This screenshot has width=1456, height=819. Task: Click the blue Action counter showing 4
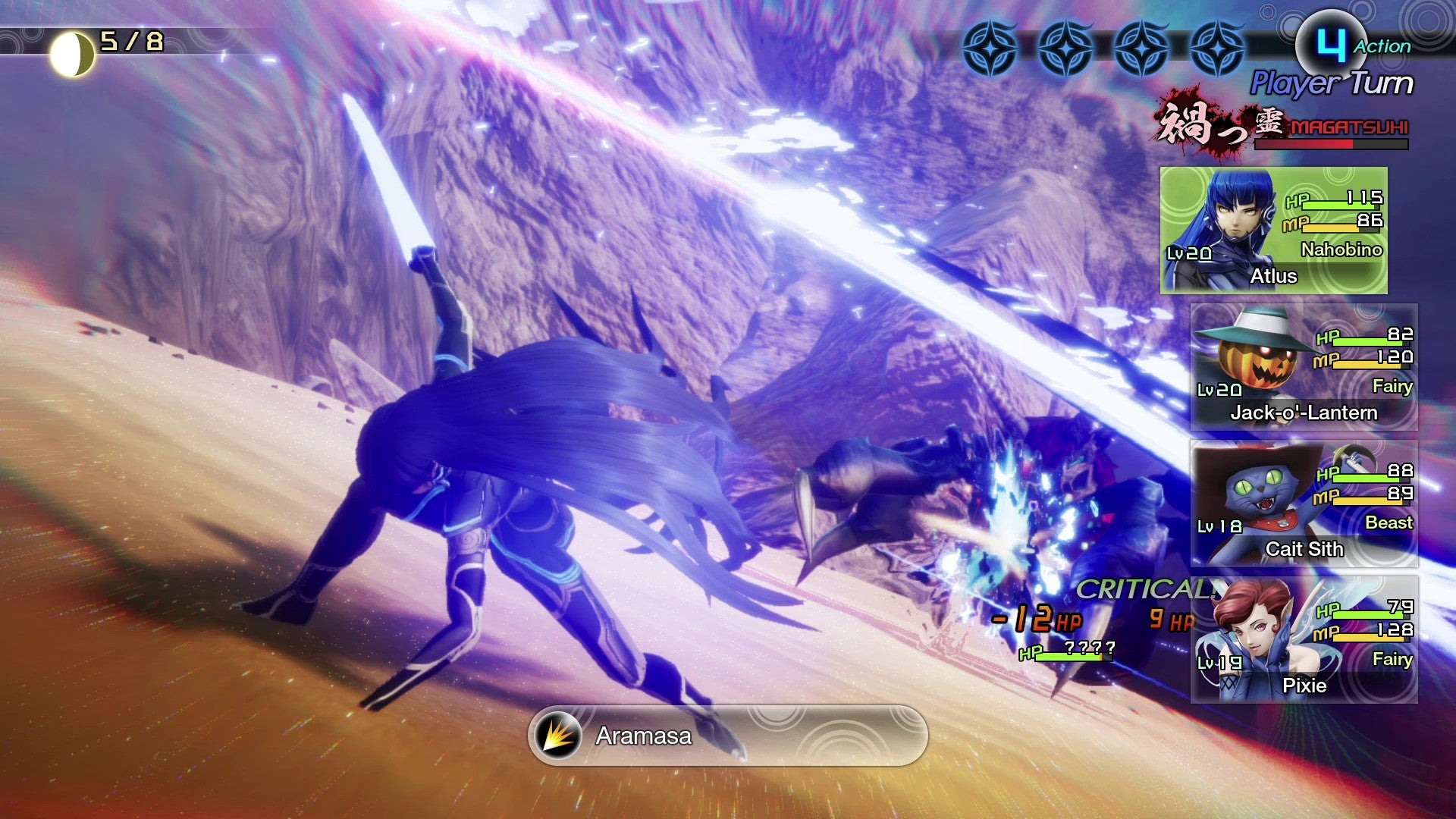click(x=1332, y=44)
